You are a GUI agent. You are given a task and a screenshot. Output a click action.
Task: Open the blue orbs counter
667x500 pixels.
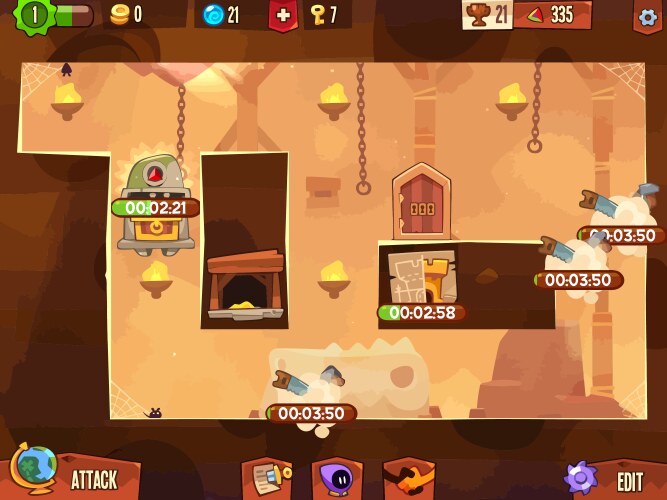[221, 14]
